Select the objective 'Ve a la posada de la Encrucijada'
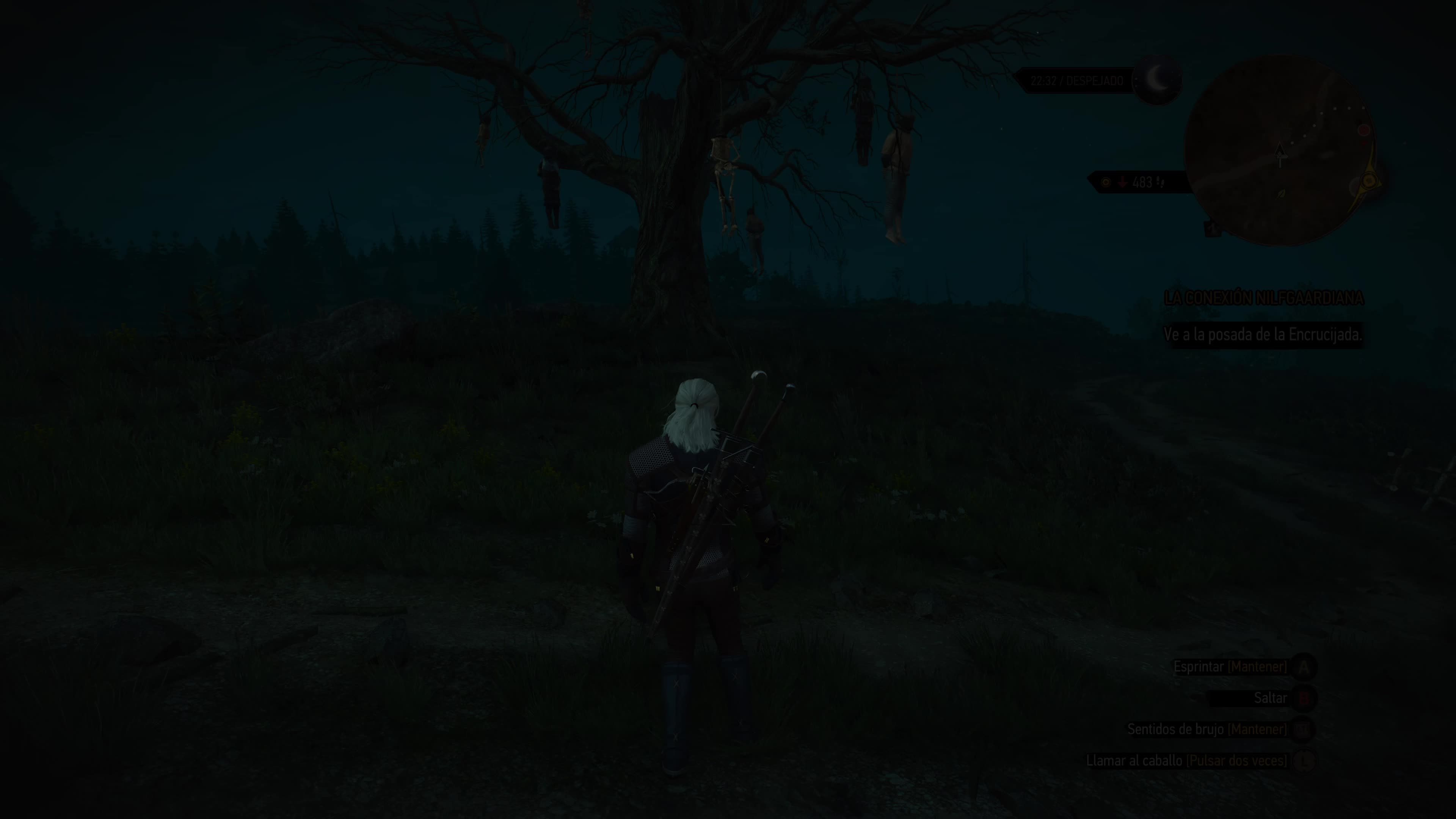This screenshot has height=819, width=1456. (x=1263, y=334)
